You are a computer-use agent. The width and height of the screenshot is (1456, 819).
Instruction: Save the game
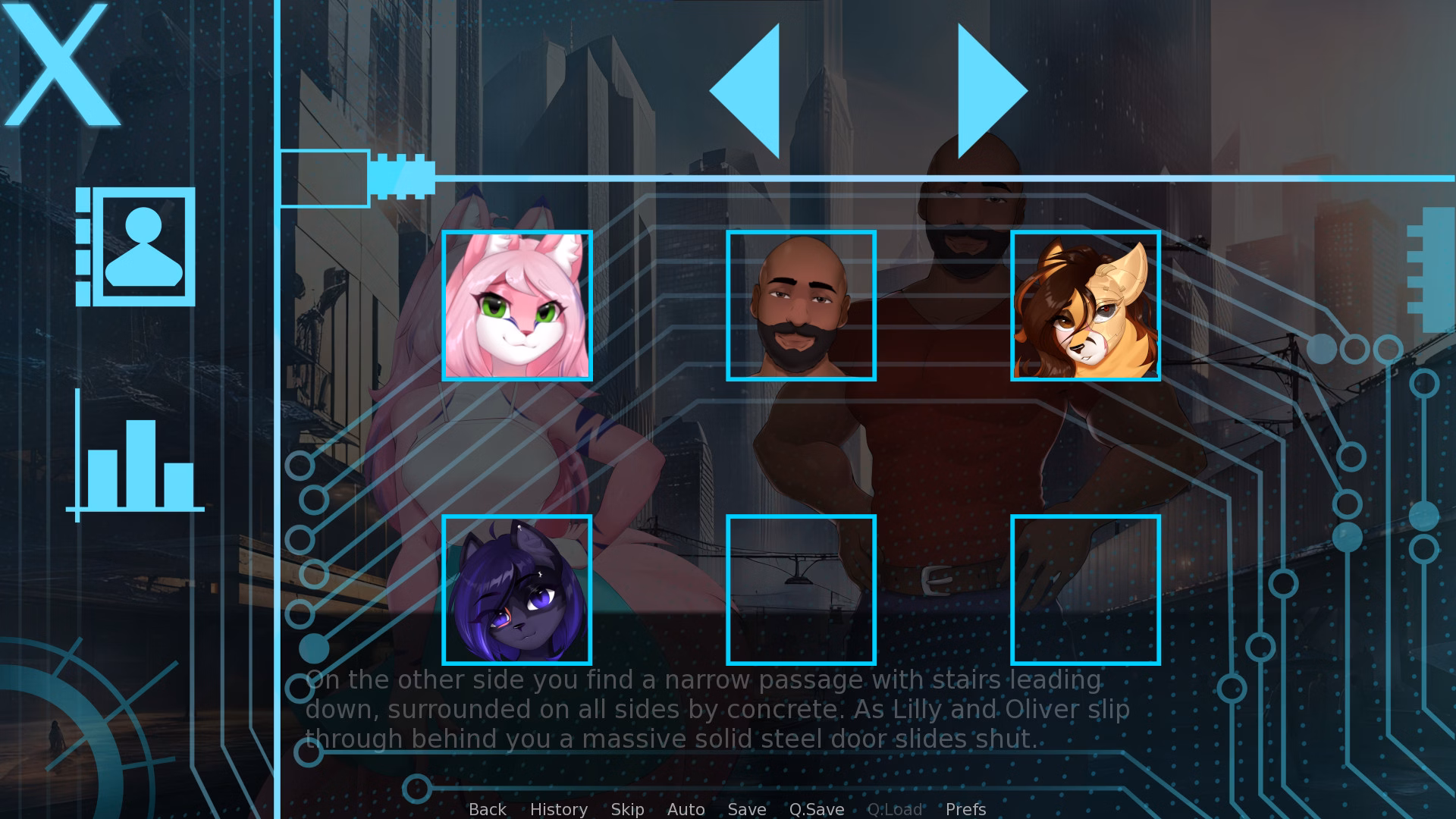click(746, 809)
